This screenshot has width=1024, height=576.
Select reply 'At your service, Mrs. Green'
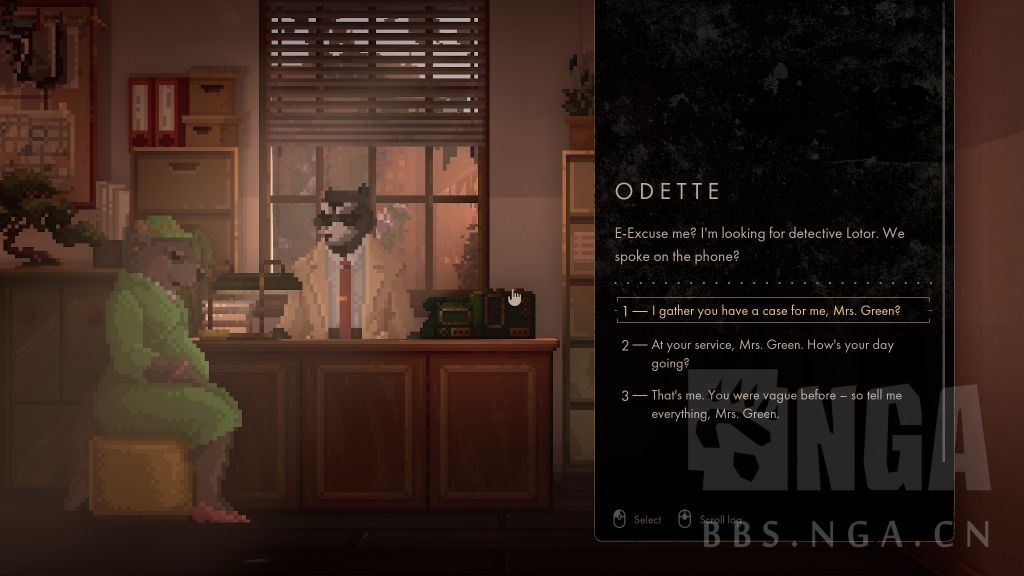[772, 354]
